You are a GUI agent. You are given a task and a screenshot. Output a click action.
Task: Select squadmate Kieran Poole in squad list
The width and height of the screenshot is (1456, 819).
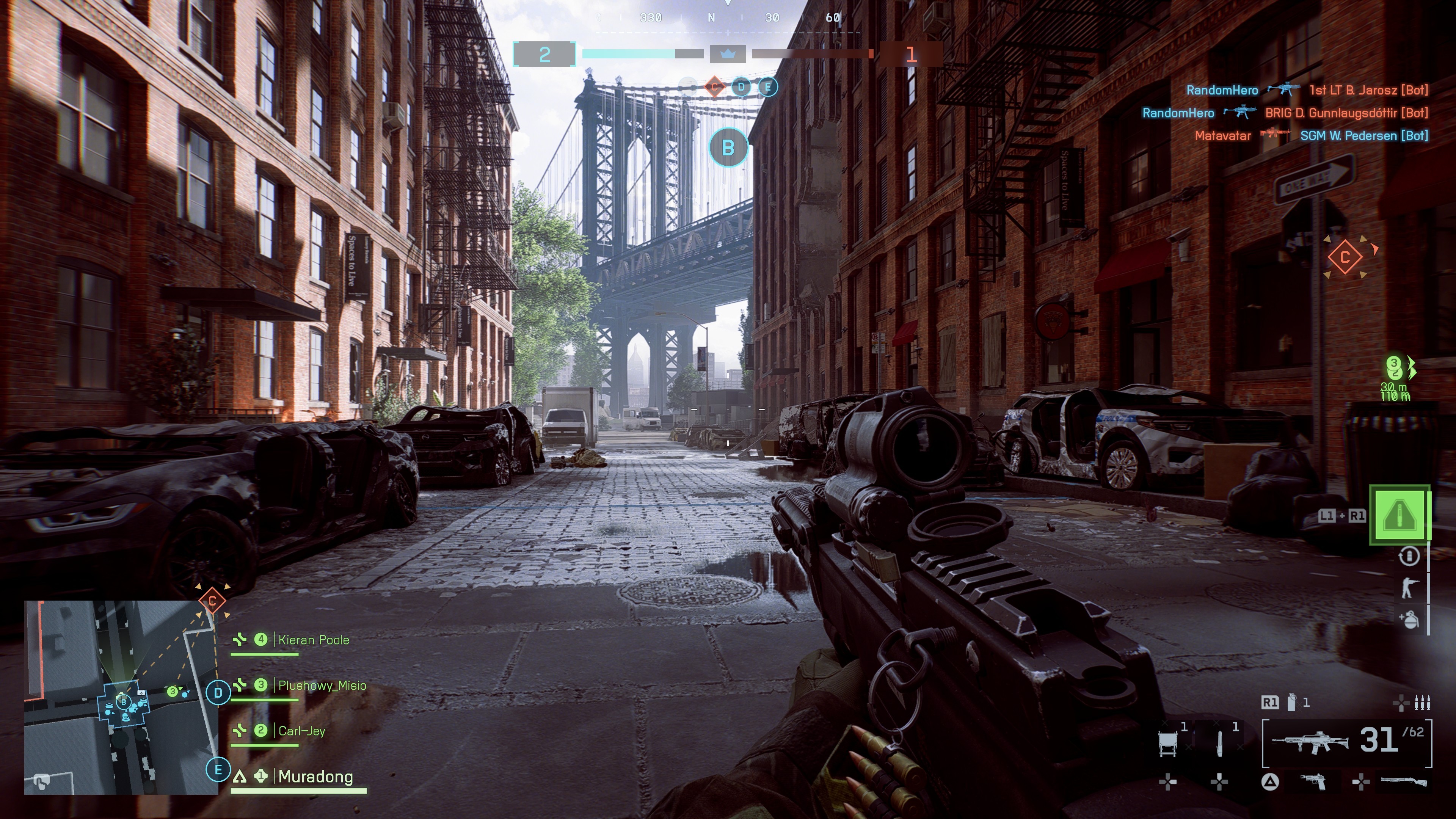tap(313, 640)
